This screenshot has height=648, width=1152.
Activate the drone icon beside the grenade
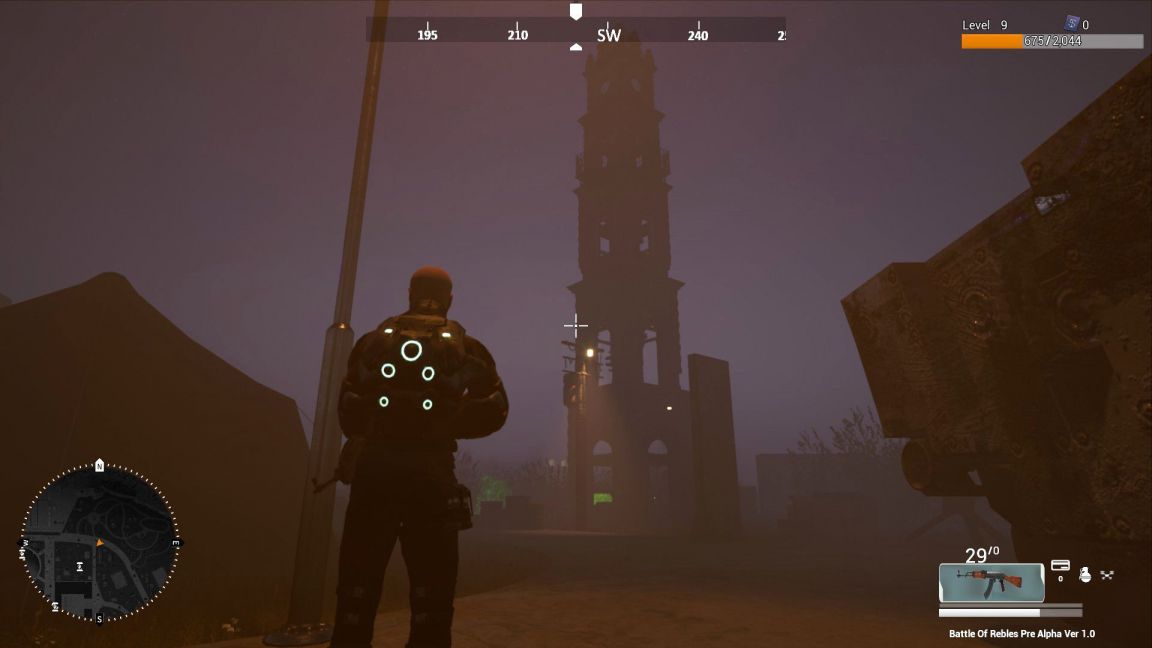(x=1107, y=575)
